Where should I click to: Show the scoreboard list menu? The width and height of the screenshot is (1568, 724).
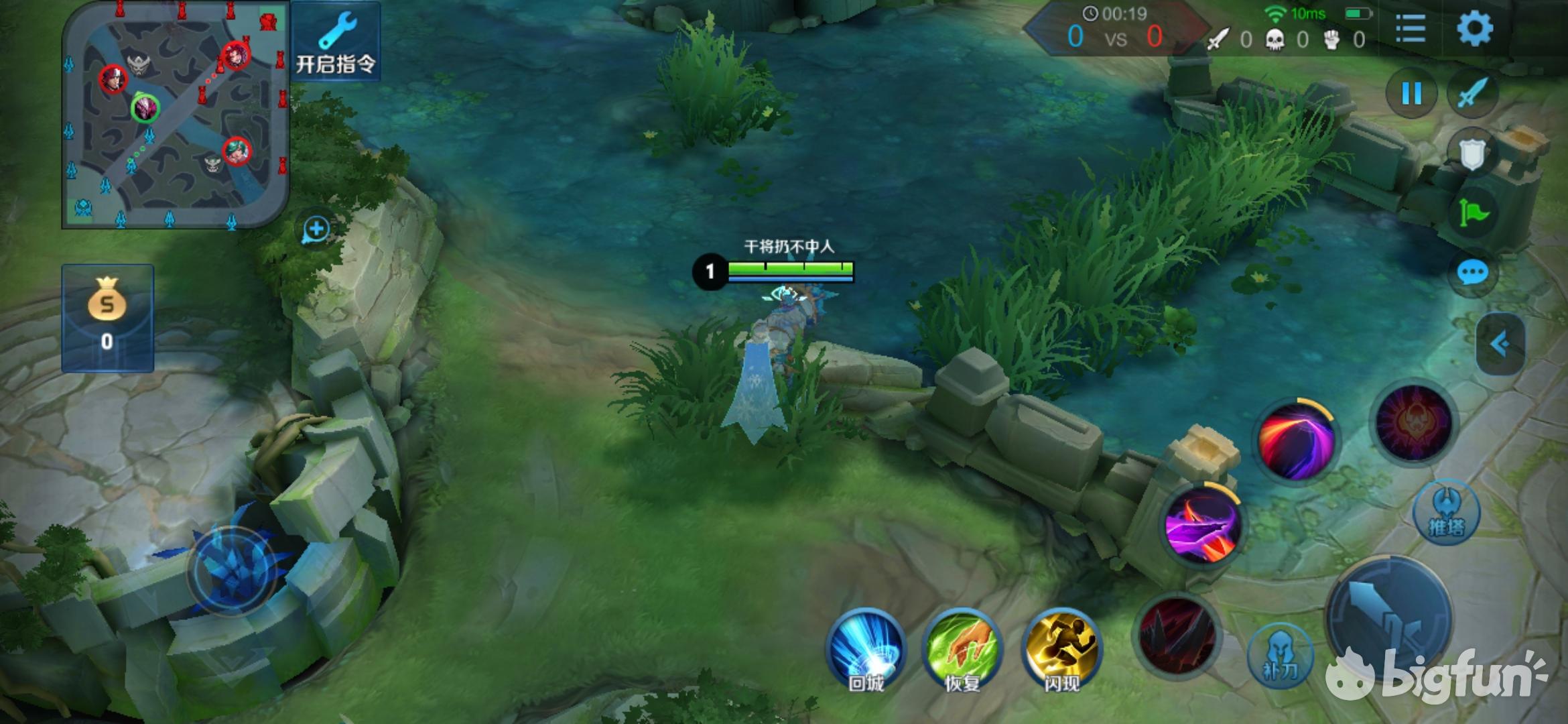coord(1410,29)
